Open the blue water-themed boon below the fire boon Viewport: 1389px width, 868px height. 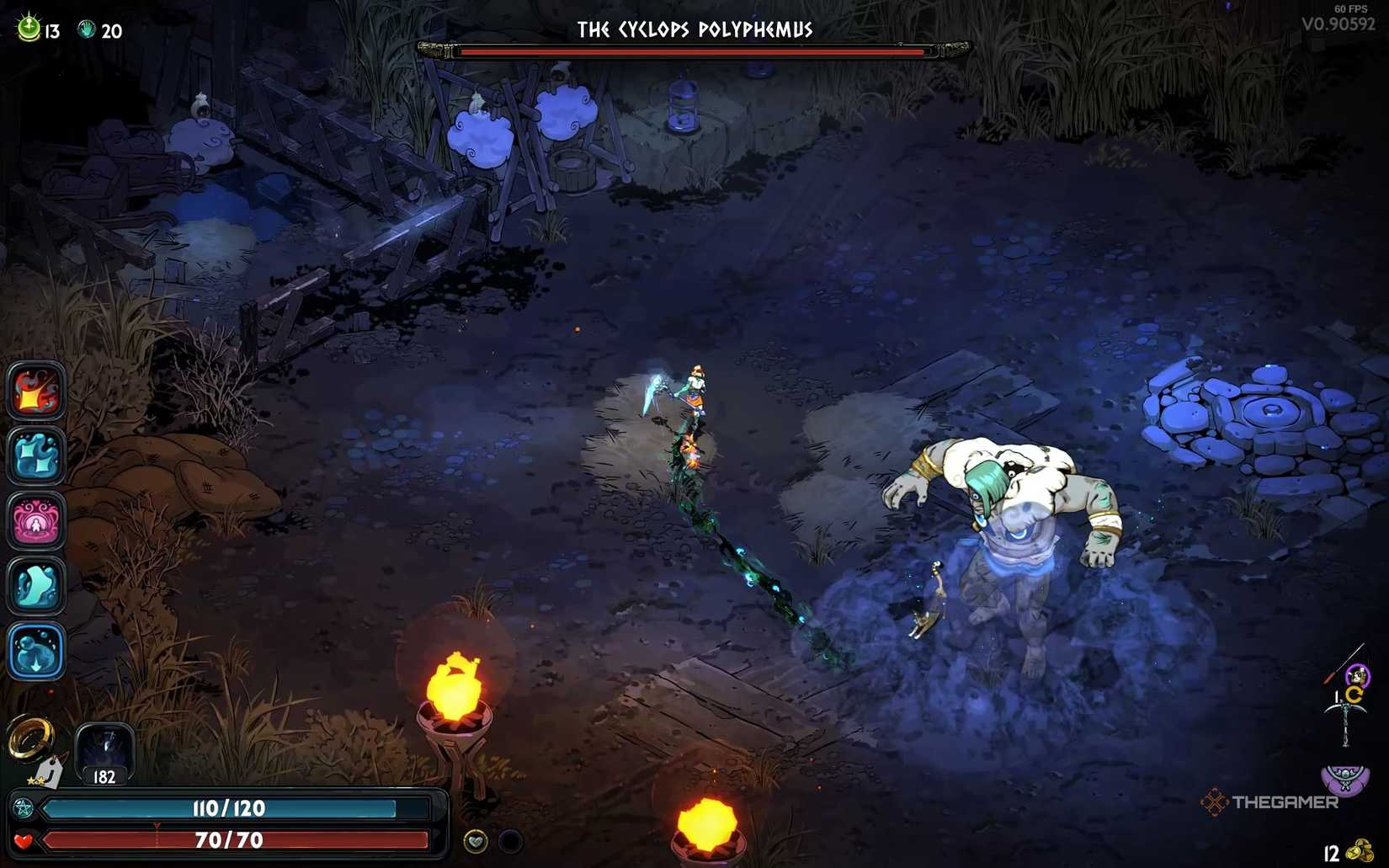point(35,460)
